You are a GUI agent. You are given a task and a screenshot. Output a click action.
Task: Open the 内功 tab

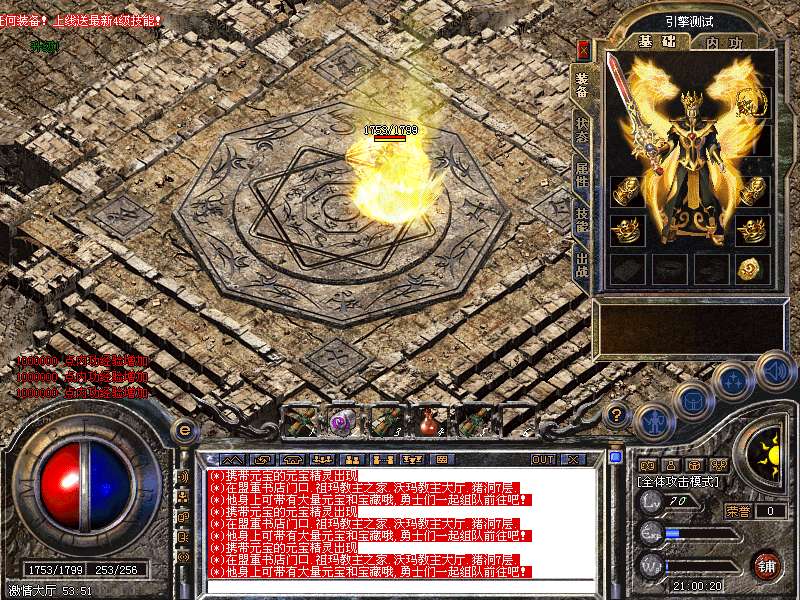click(724, 42)
